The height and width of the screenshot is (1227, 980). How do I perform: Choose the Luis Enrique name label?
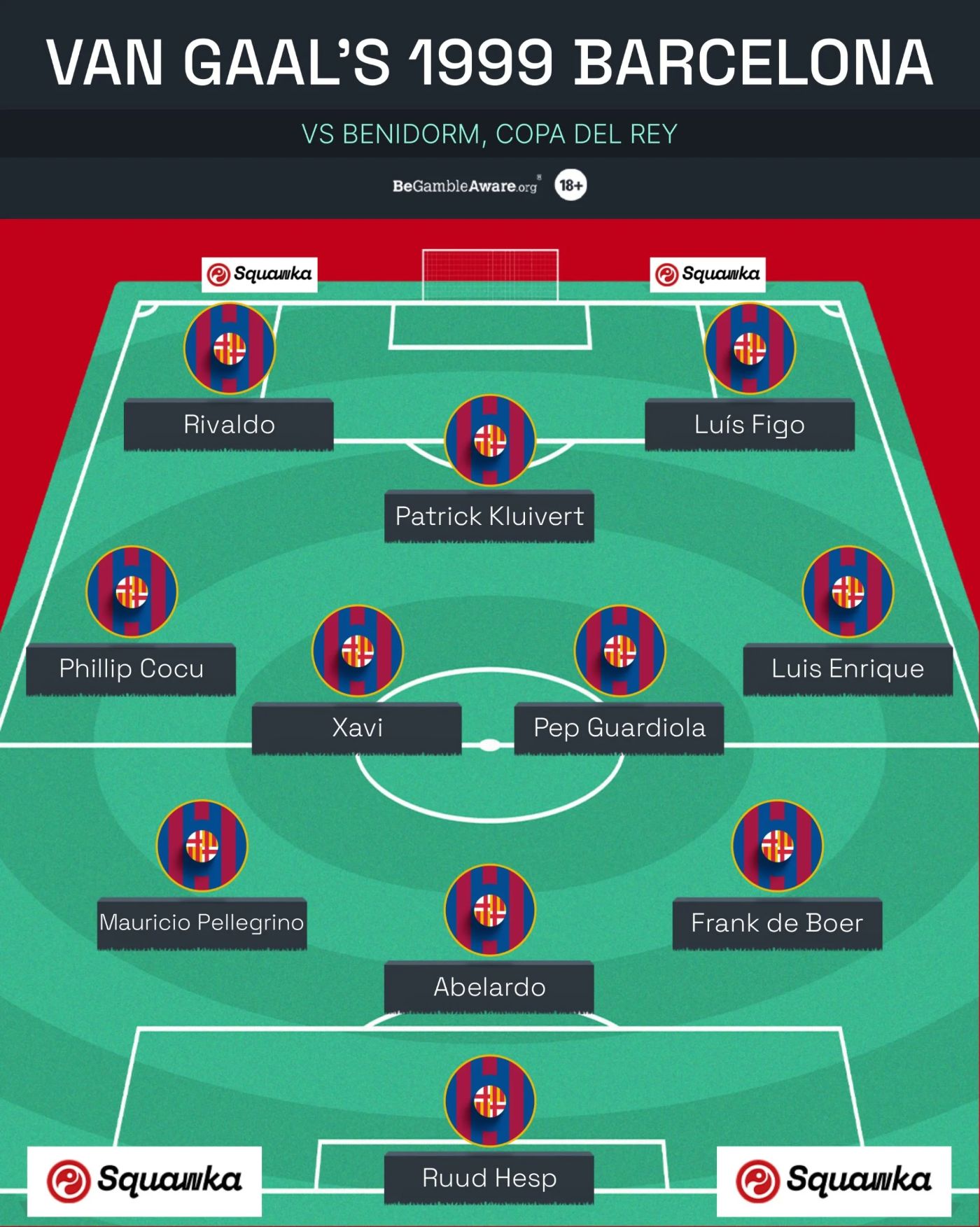tap(848, 668)
